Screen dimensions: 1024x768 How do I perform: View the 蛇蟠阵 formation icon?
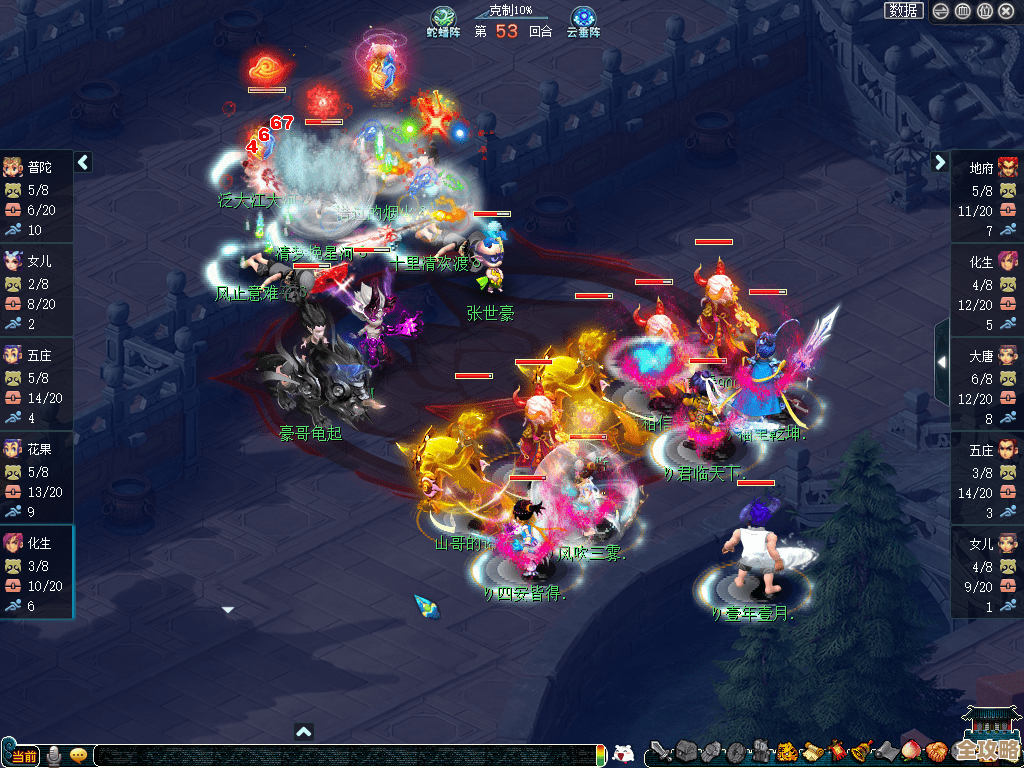tap(443, 19)
